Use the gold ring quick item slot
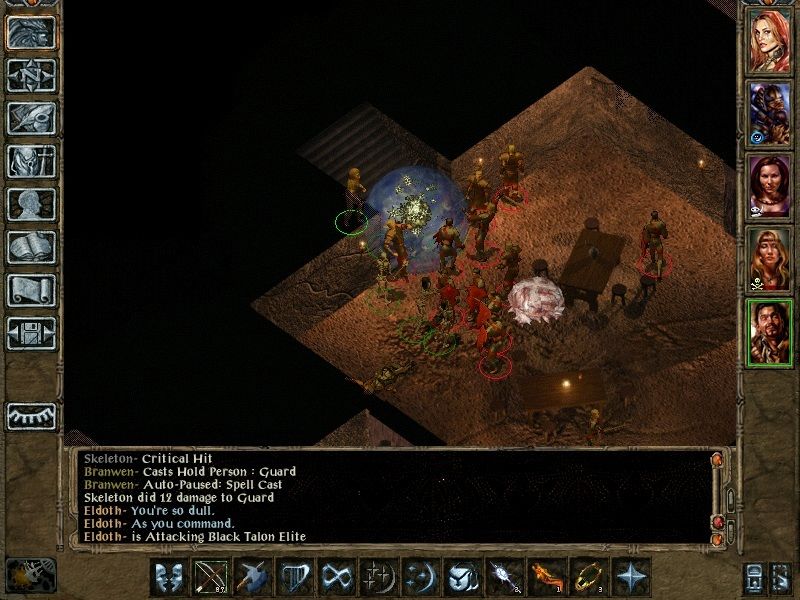Screen dimensions: 800x600 [586, 578]
